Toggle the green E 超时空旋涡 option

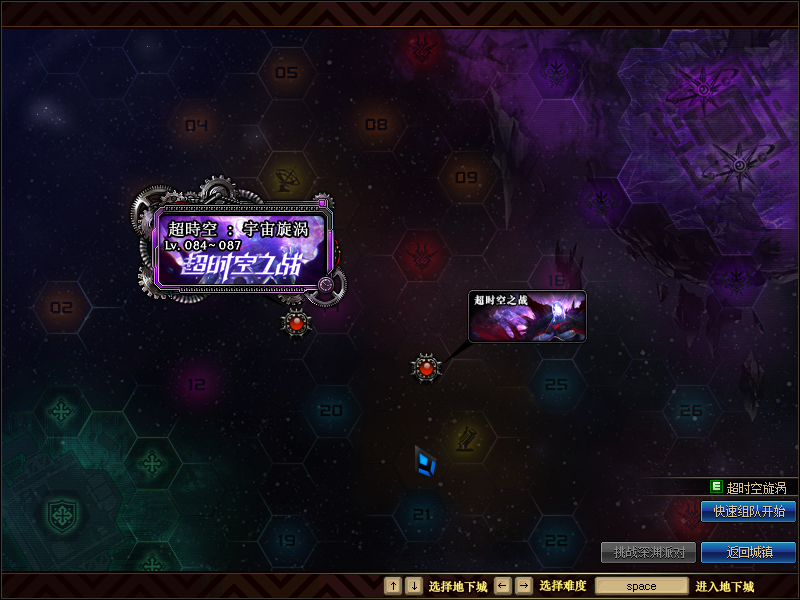click(717, 487)
